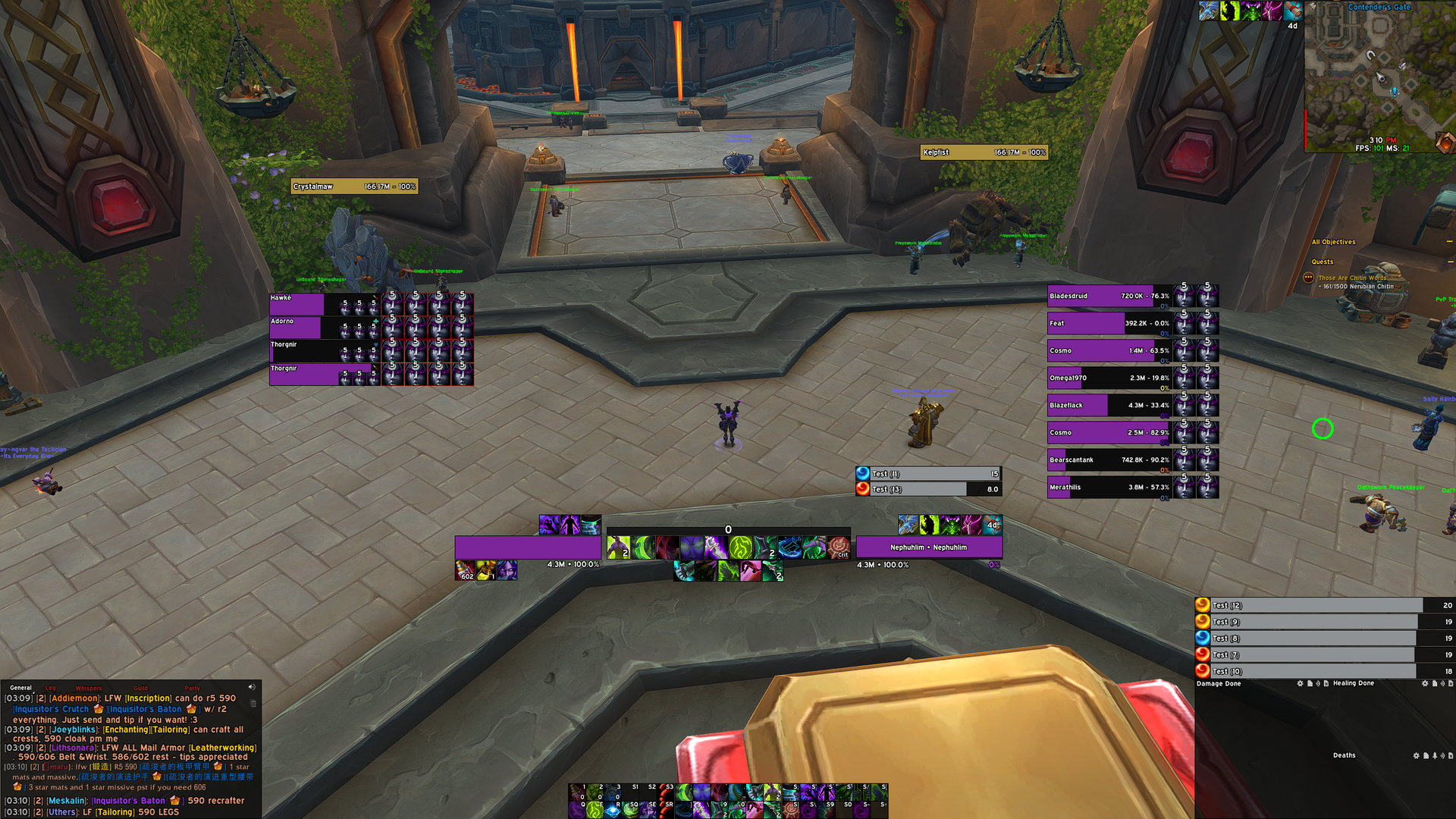Select the Crystalmaw boss frame
1456x819 pixels.
tap(353, 187)
